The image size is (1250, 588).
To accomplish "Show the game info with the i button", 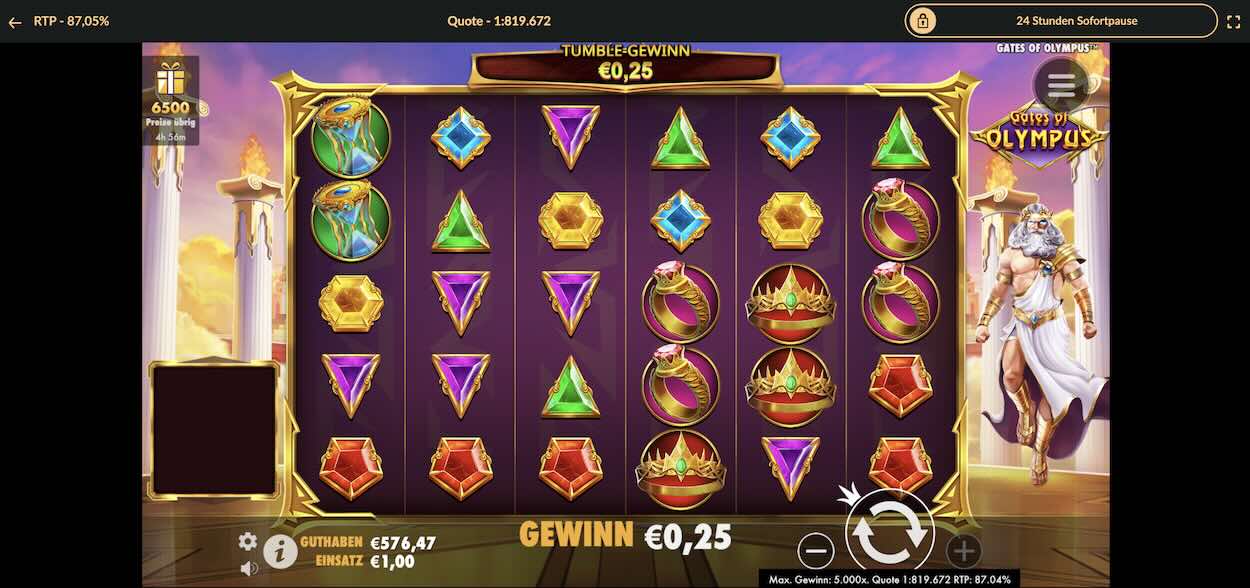I will pyautogui.click(x=280, y=549).
